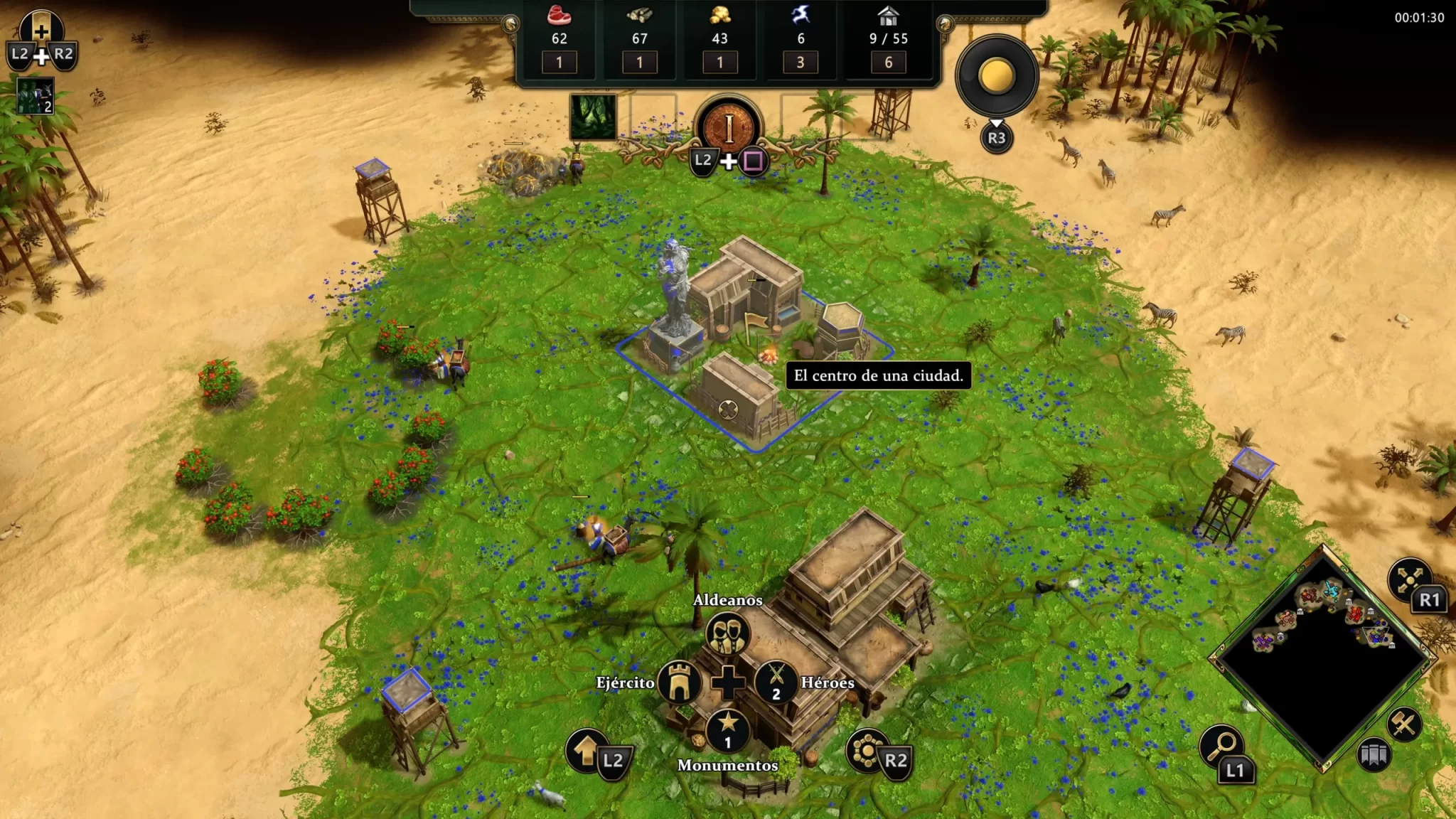Viewport: 1456px width, 819px height.
Task: Click the hammer and sword icon
Action: tap(1404, 724)
